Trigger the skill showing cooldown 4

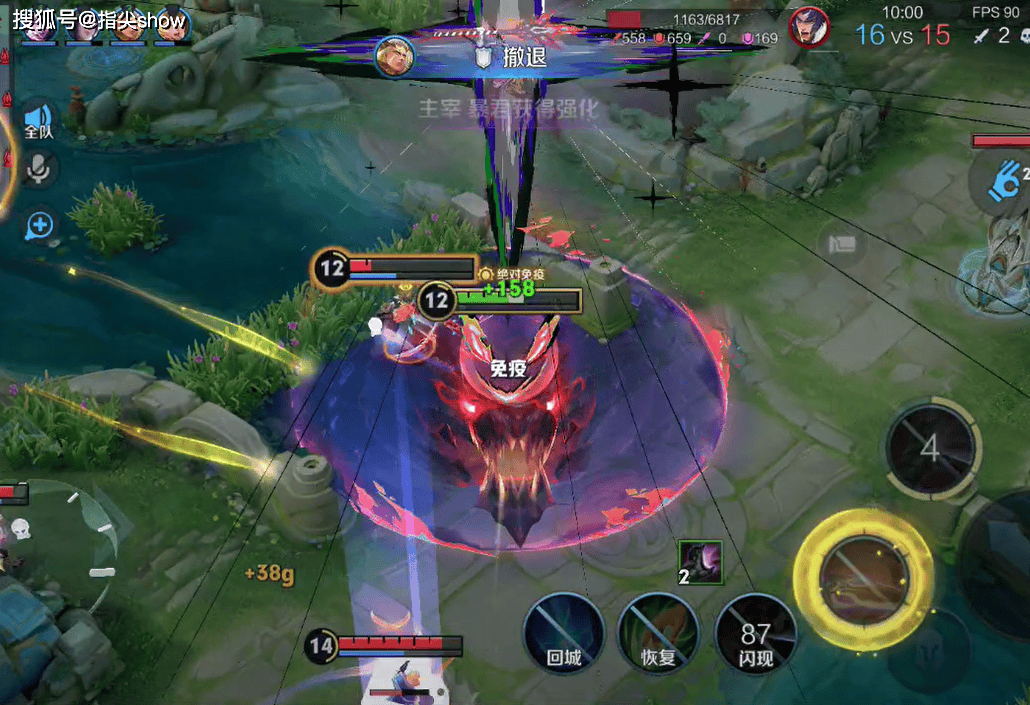point(930,448)
